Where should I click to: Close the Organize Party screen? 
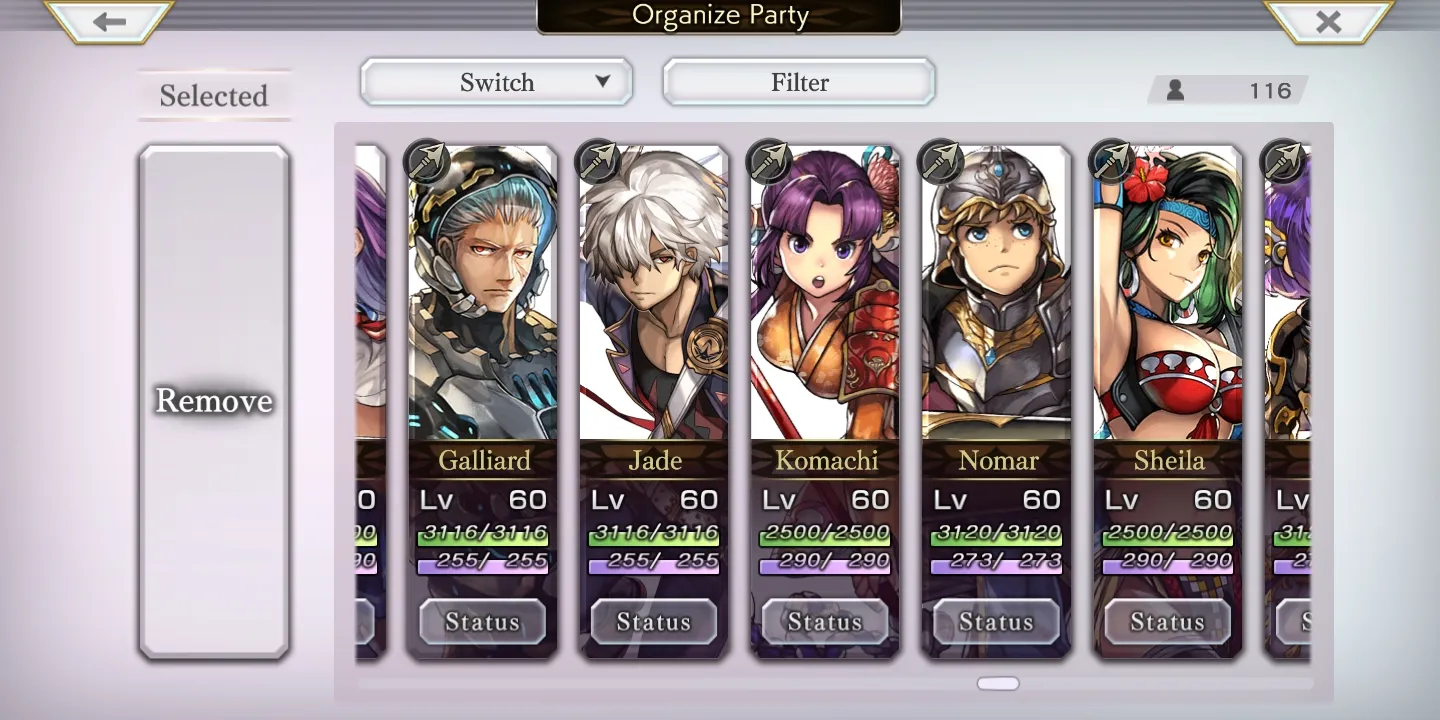(1328, 22)
